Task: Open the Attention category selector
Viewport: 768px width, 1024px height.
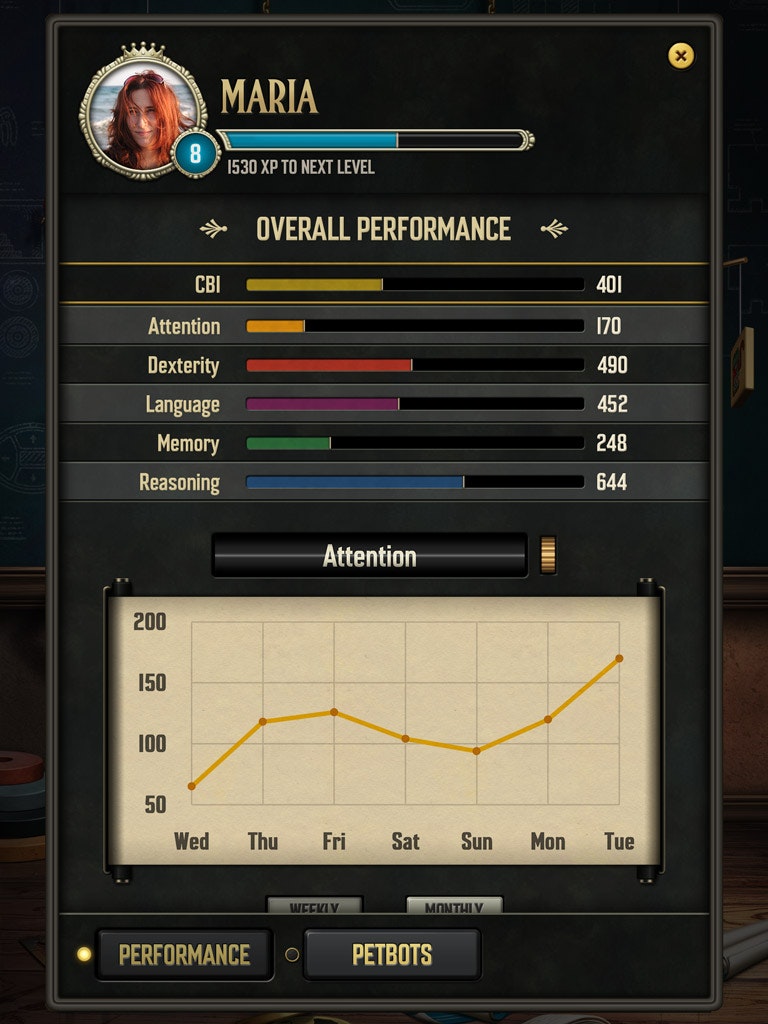Action: click(x=369, y=556)
